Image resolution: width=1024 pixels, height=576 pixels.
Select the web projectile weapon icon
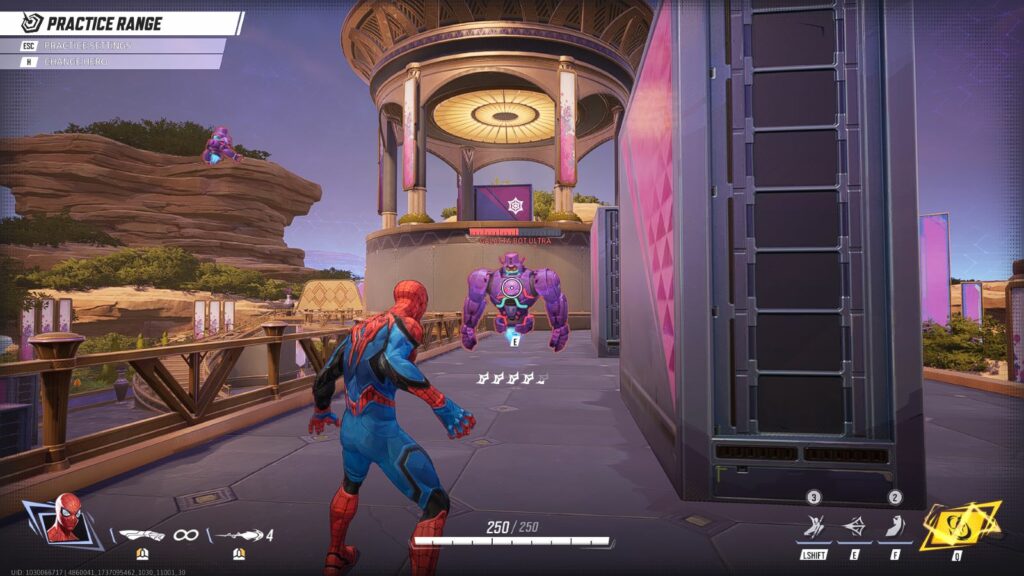[240, 535]
